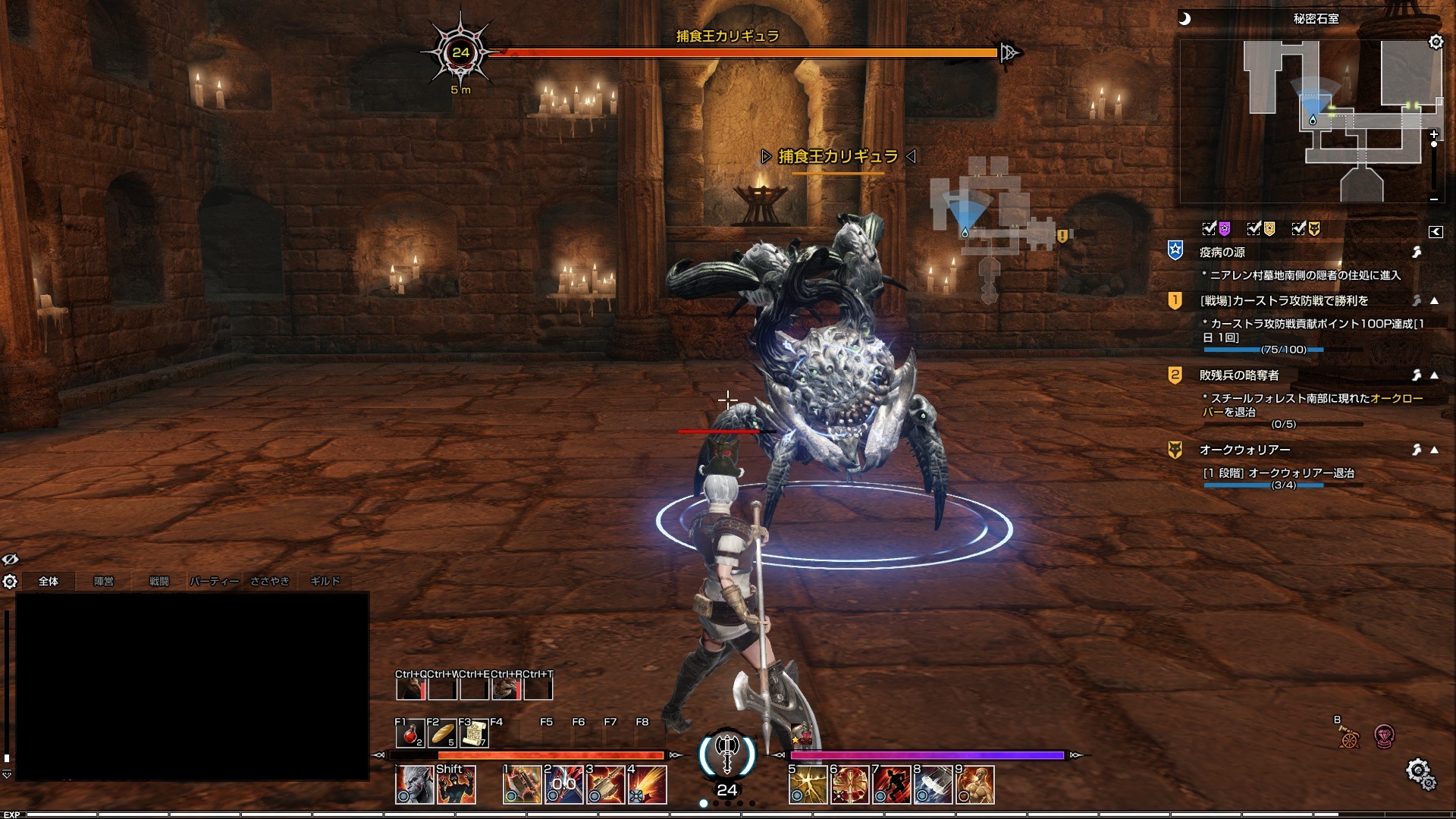Eat the bread in slot F2
The image size is (1456, 819).
(x=442, y=734)
